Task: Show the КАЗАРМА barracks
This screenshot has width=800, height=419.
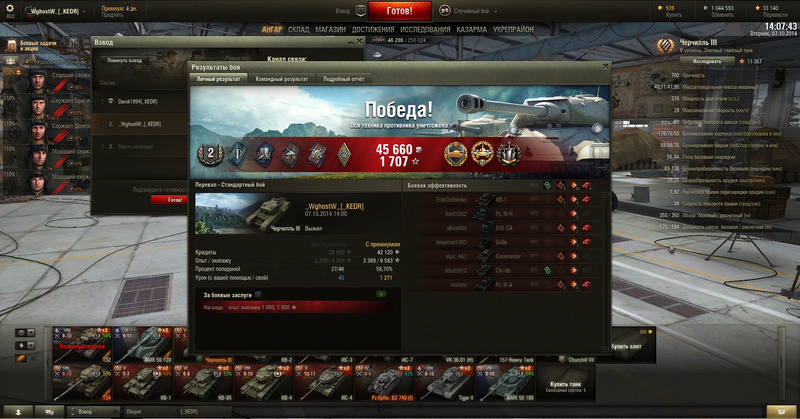Action: 472,30
